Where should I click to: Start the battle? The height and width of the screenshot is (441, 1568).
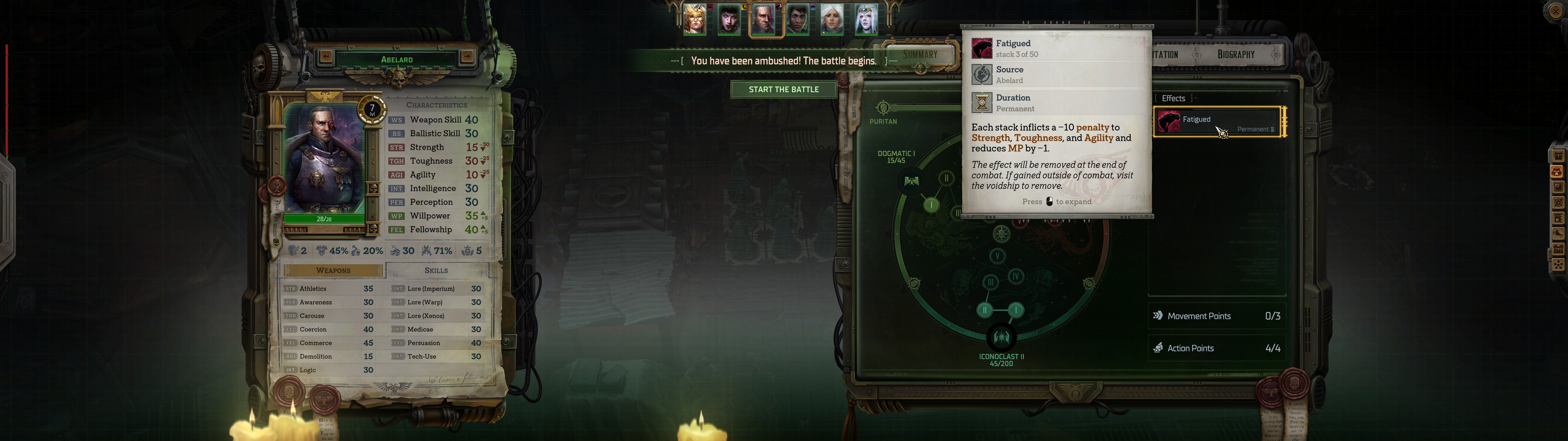[783, 89]
